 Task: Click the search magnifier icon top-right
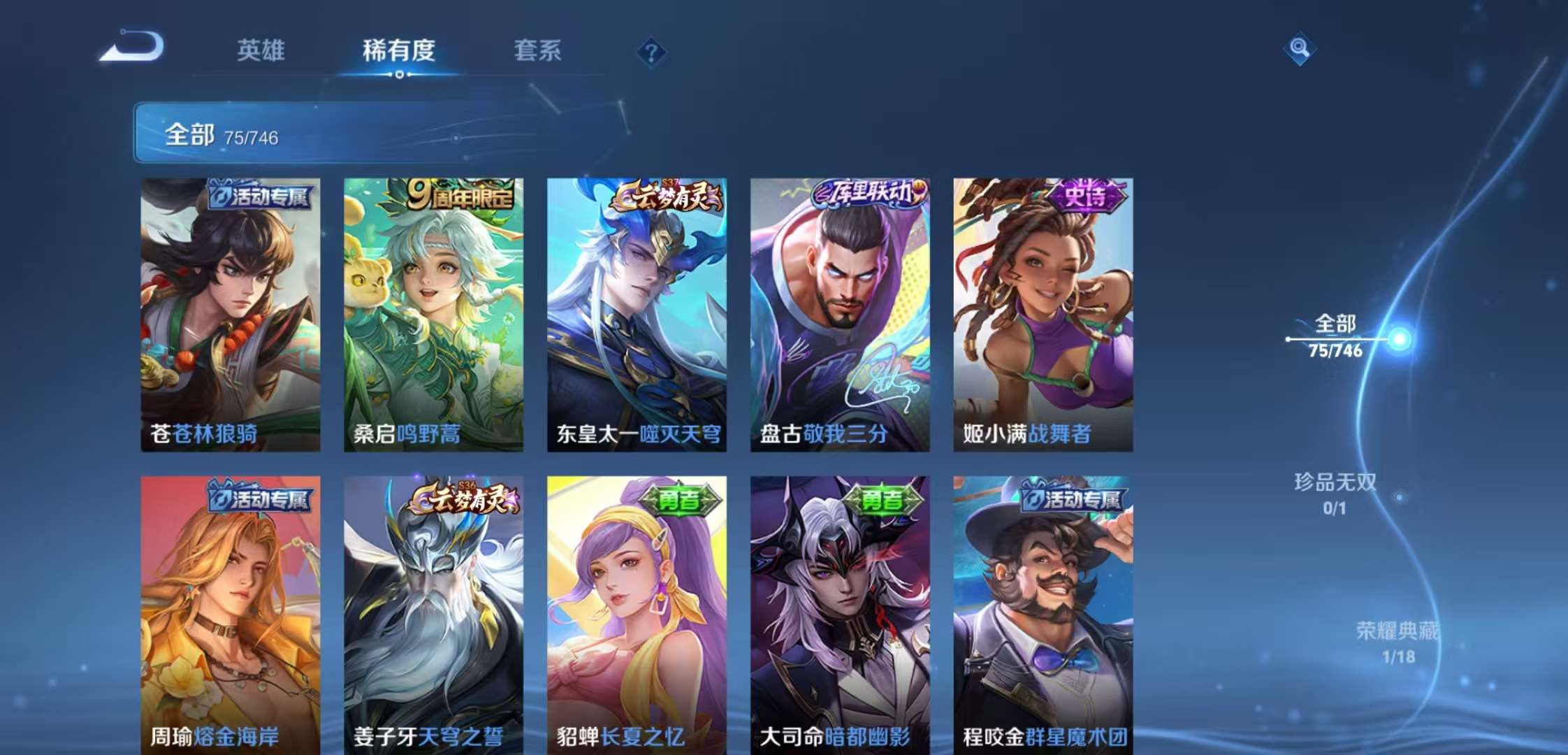click(x=1300, y=49)
